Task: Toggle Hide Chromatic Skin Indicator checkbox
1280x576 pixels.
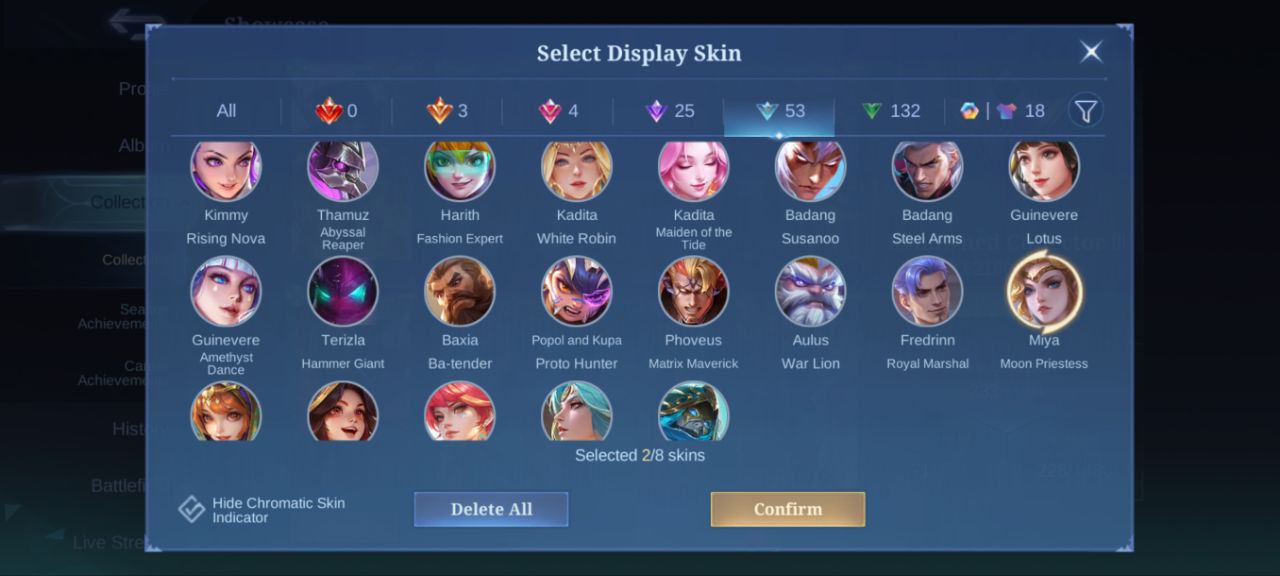Action: point(192,510)
